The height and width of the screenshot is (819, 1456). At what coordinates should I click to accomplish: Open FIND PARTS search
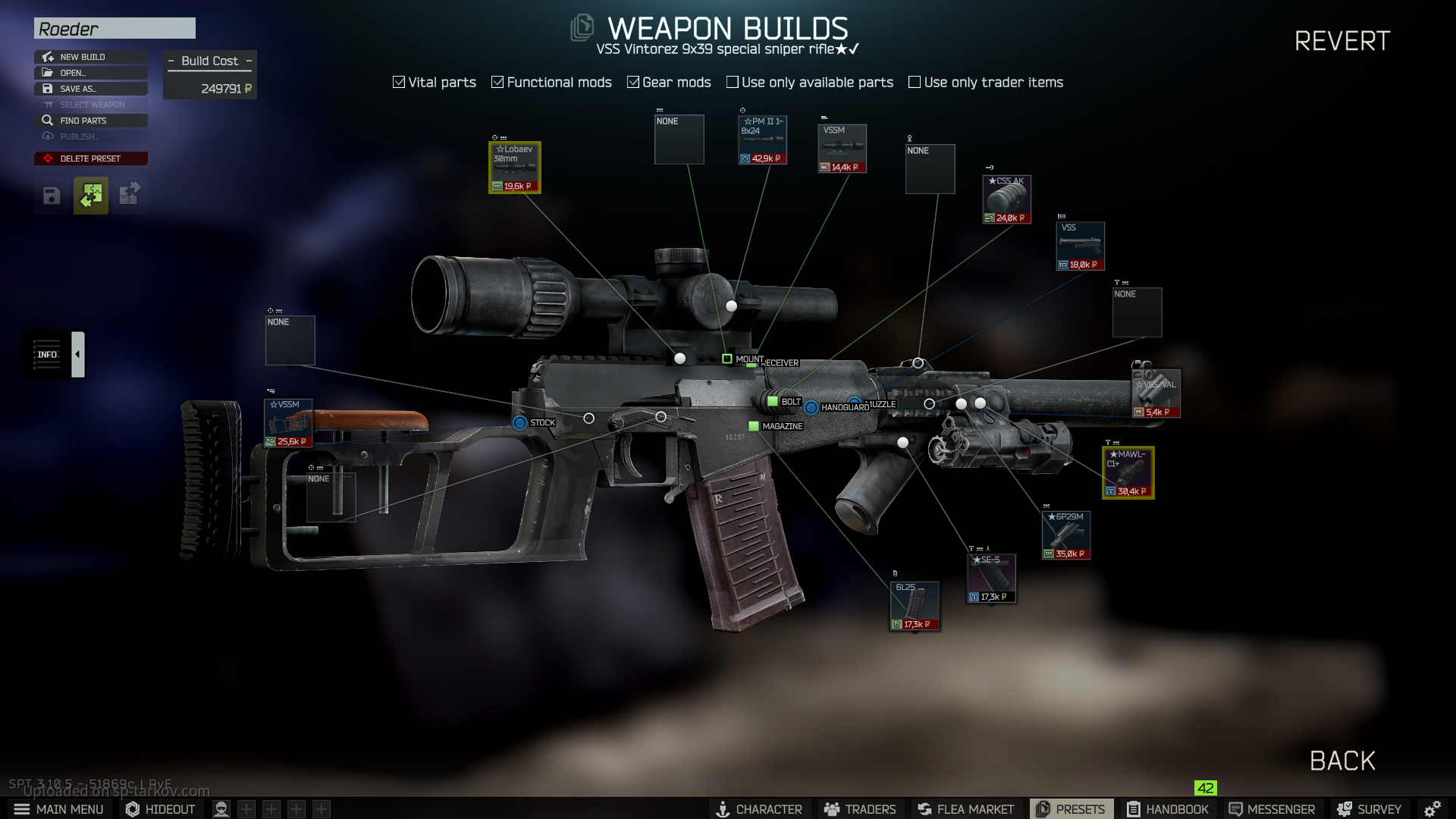[x=90, y=121]
